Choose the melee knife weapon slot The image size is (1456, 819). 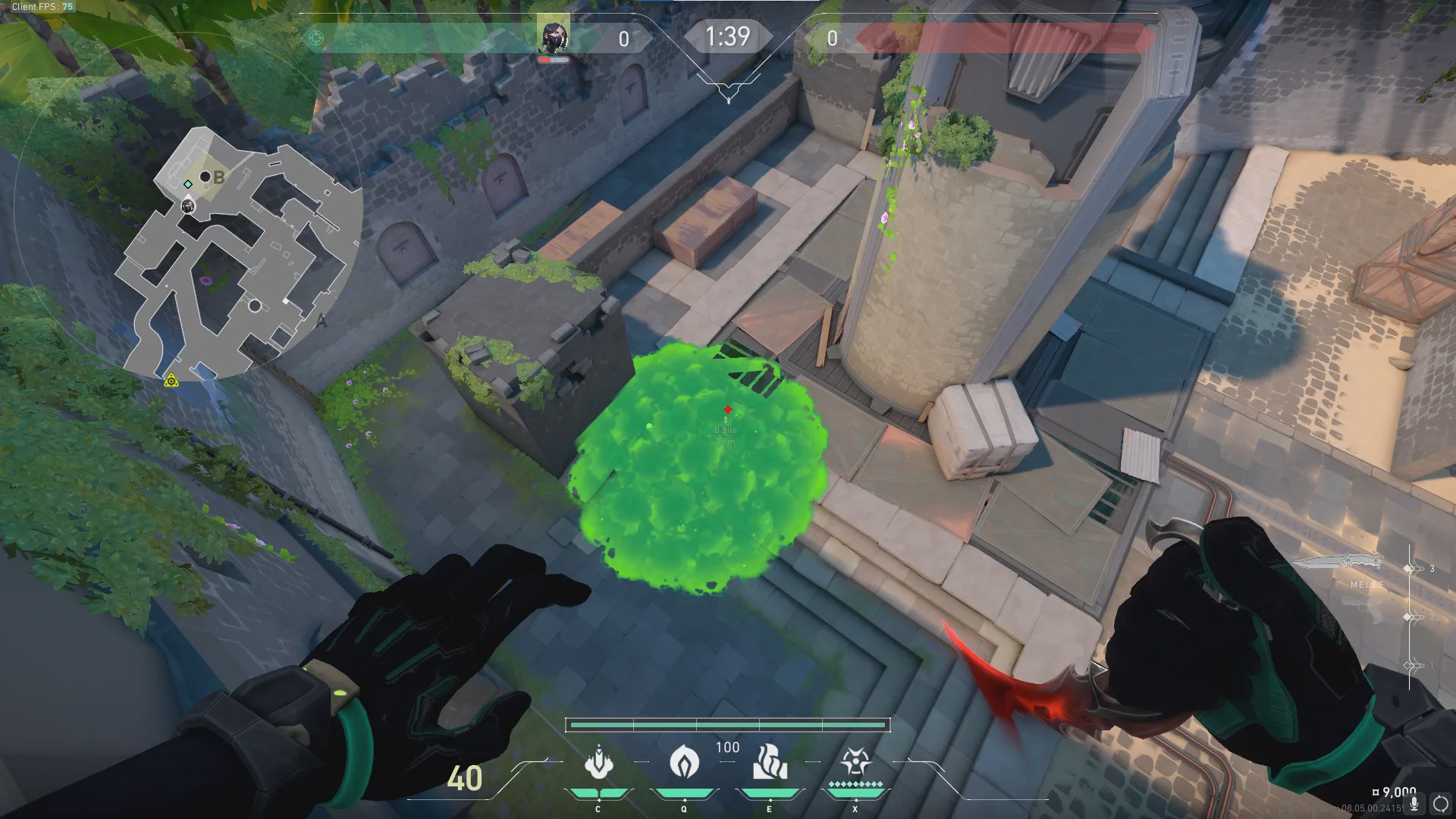coord(1338,563)
